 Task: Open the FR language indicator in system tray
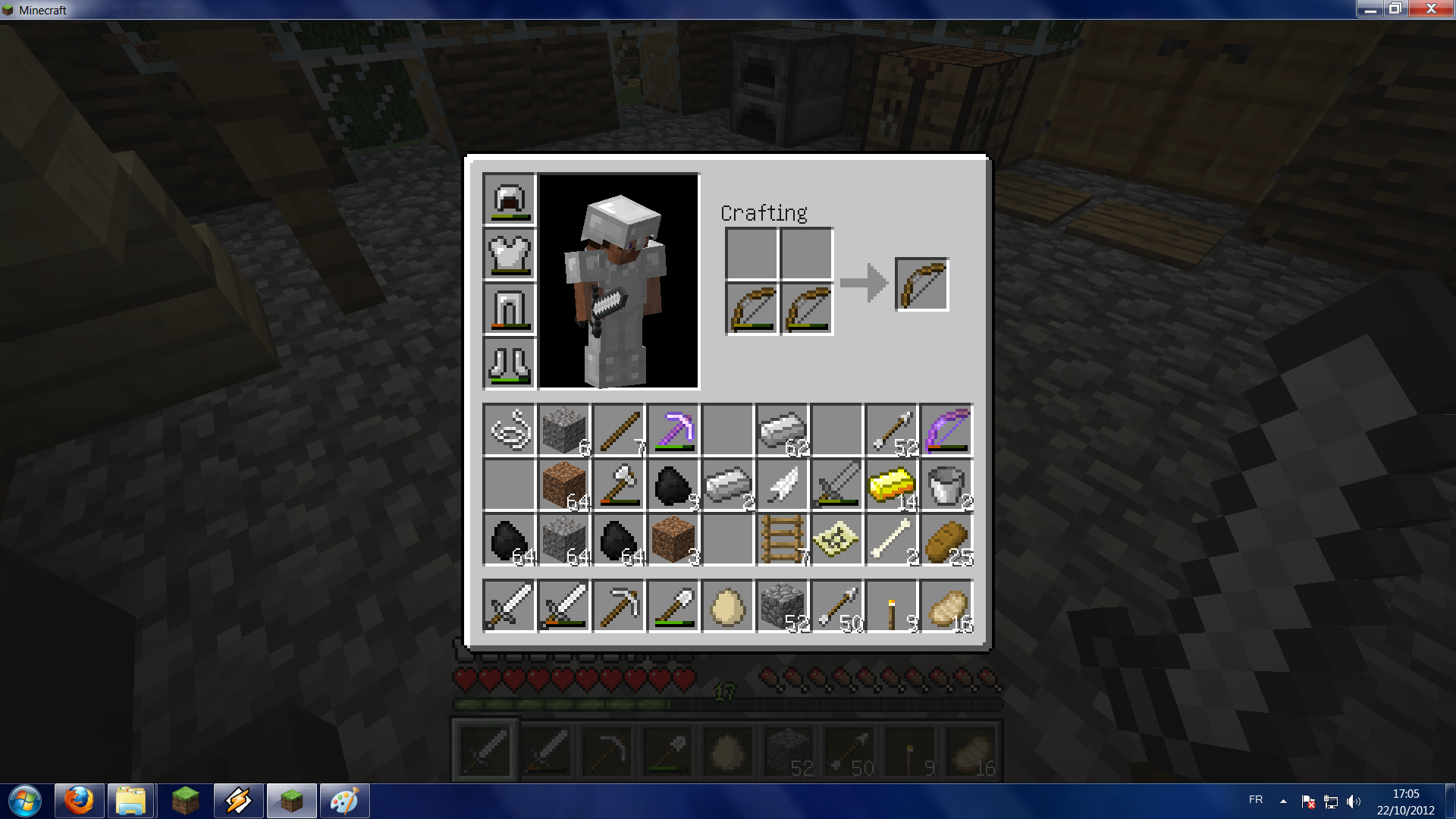point(1255,800)
